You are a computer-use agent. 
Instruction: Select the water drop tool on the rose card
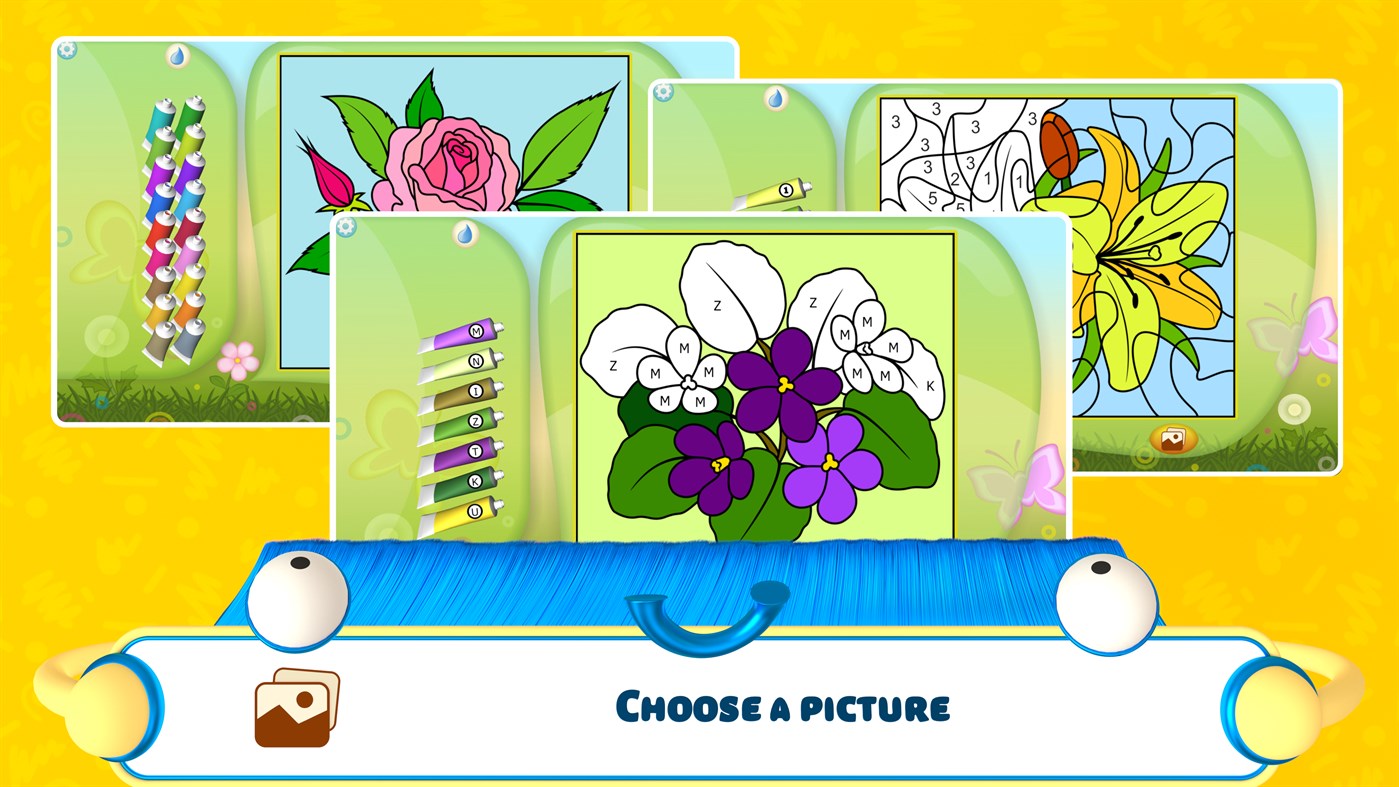point(176,56)
